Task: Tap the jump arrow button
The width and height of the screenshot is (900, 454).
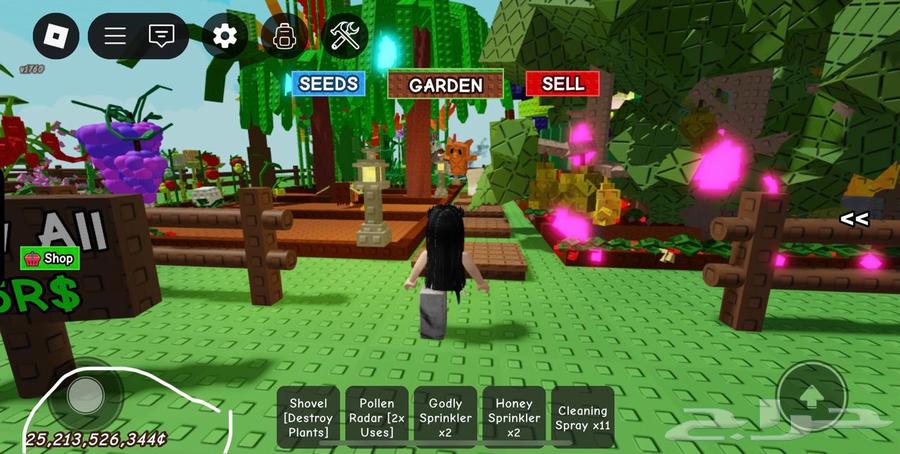Action: (x=811, y=397)
